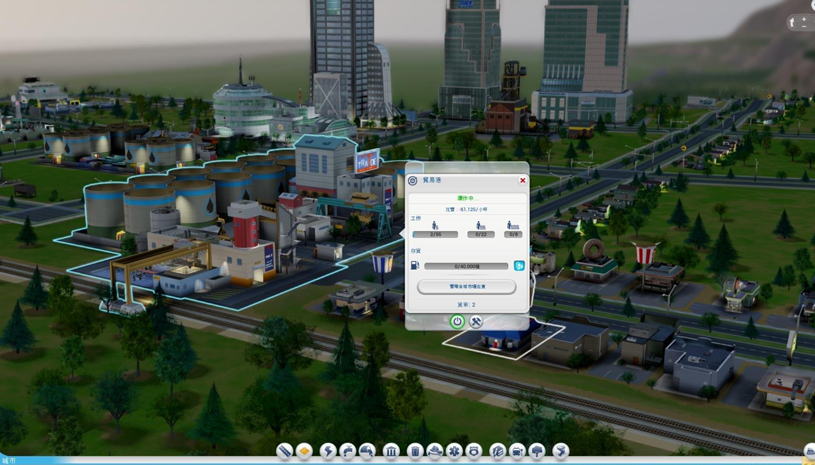815x465 pixels.
Task: Click the blue icon beside the storage bar
Action: coord(519,266)
